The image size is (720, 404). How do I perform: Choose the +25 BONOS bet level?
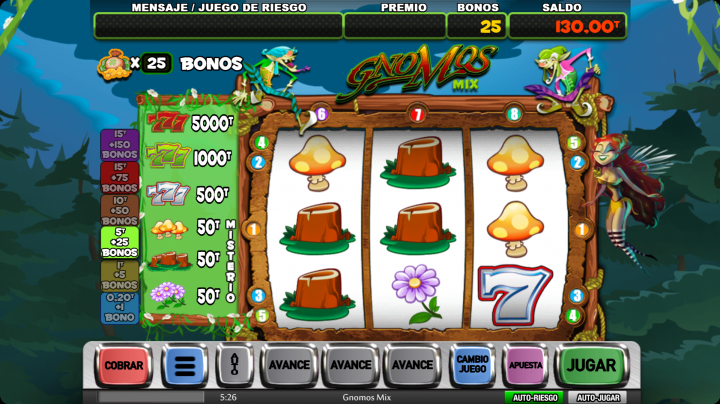pyautogui.click(x=120, y=242)
